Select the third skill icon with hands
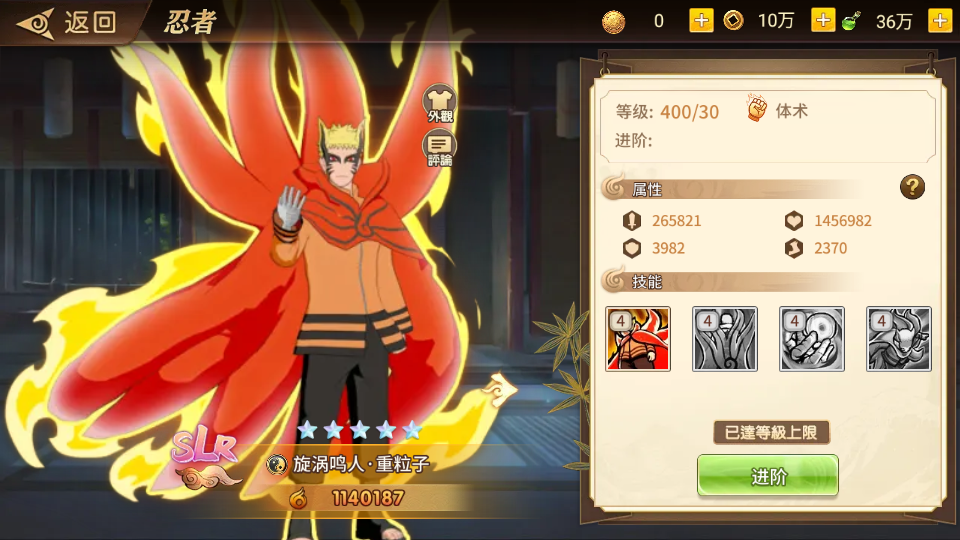Viewport: 960px width, 540px height. 812,339
